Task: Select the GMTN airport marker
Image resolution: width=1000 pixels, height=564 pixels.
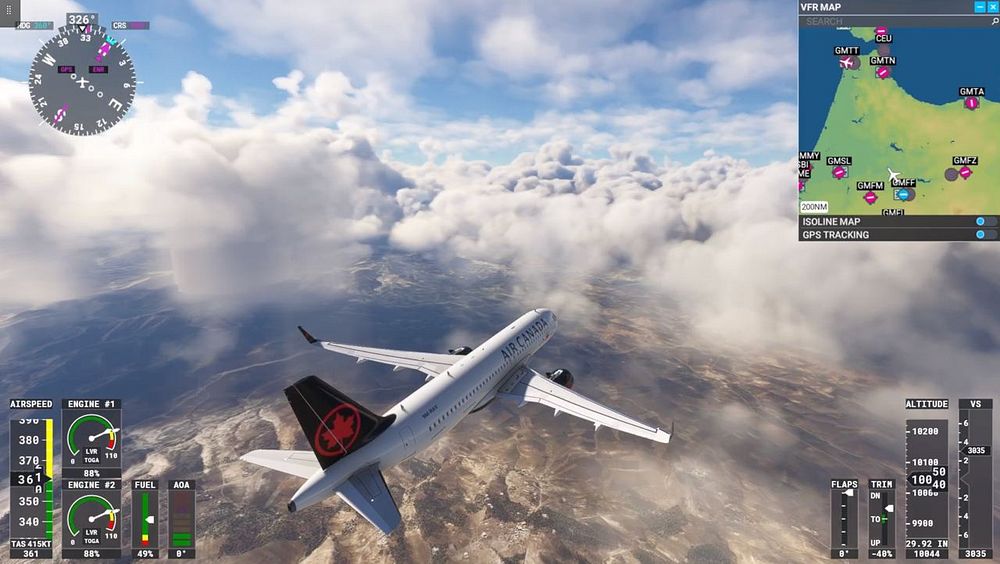Action: [x=882, y=72]
